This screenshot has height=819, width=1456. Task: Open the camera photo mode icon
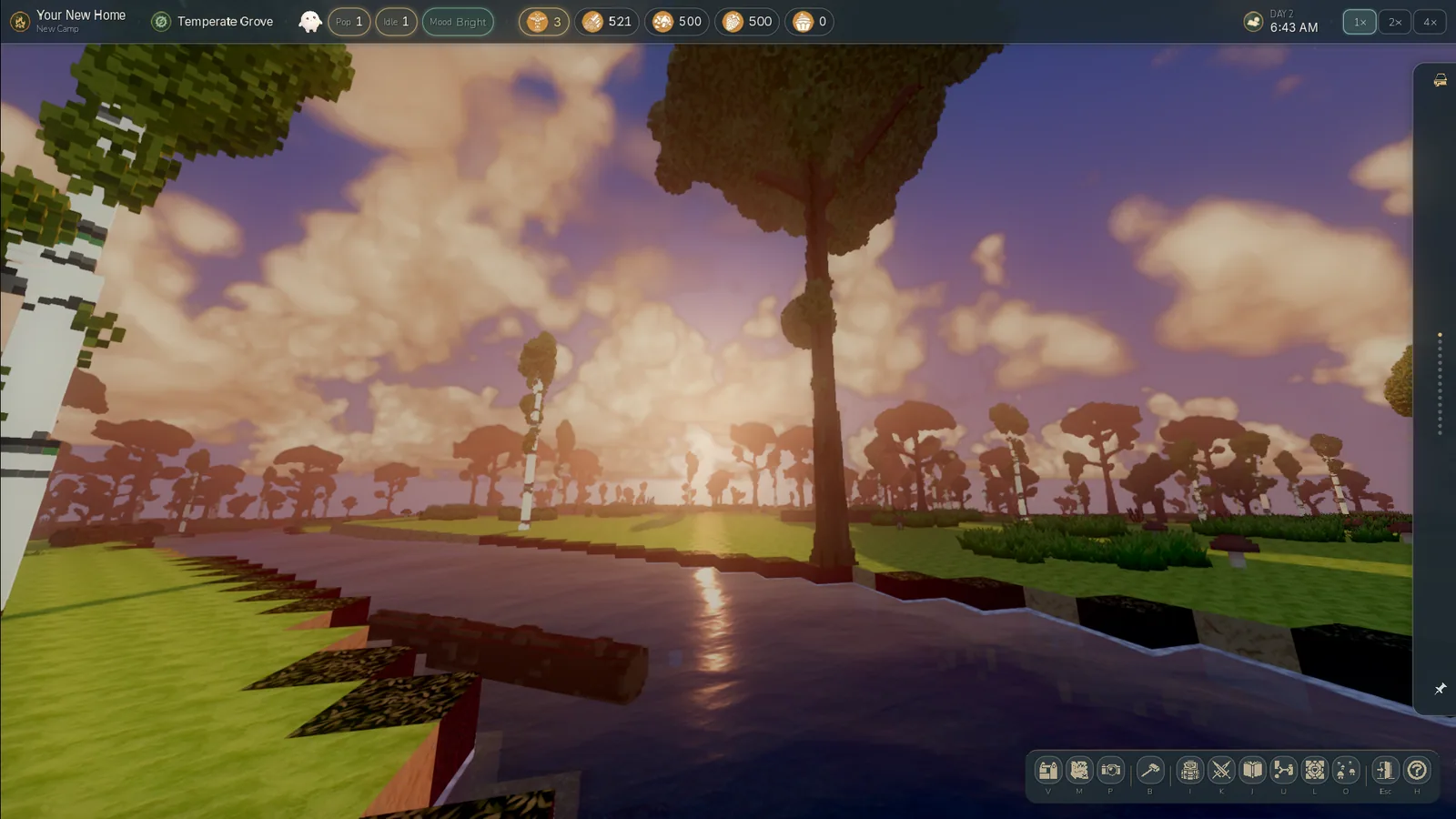pos(1110,771)
